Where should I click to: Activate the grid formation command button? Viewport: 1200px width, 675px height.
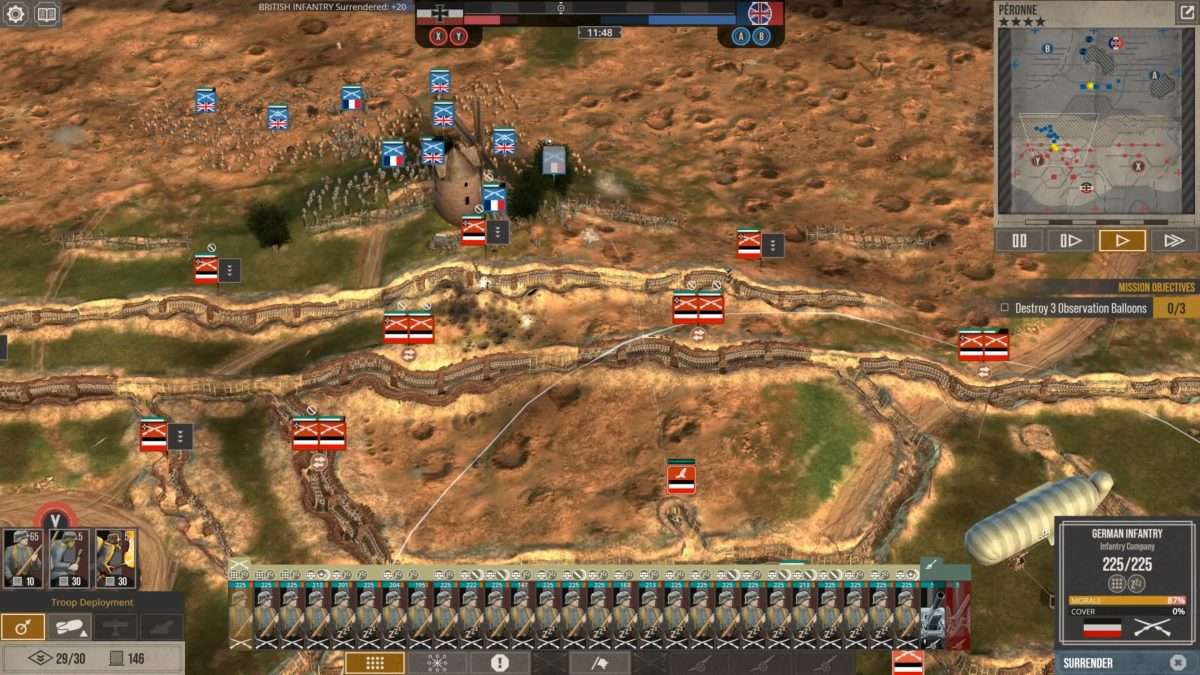point(375,663)
